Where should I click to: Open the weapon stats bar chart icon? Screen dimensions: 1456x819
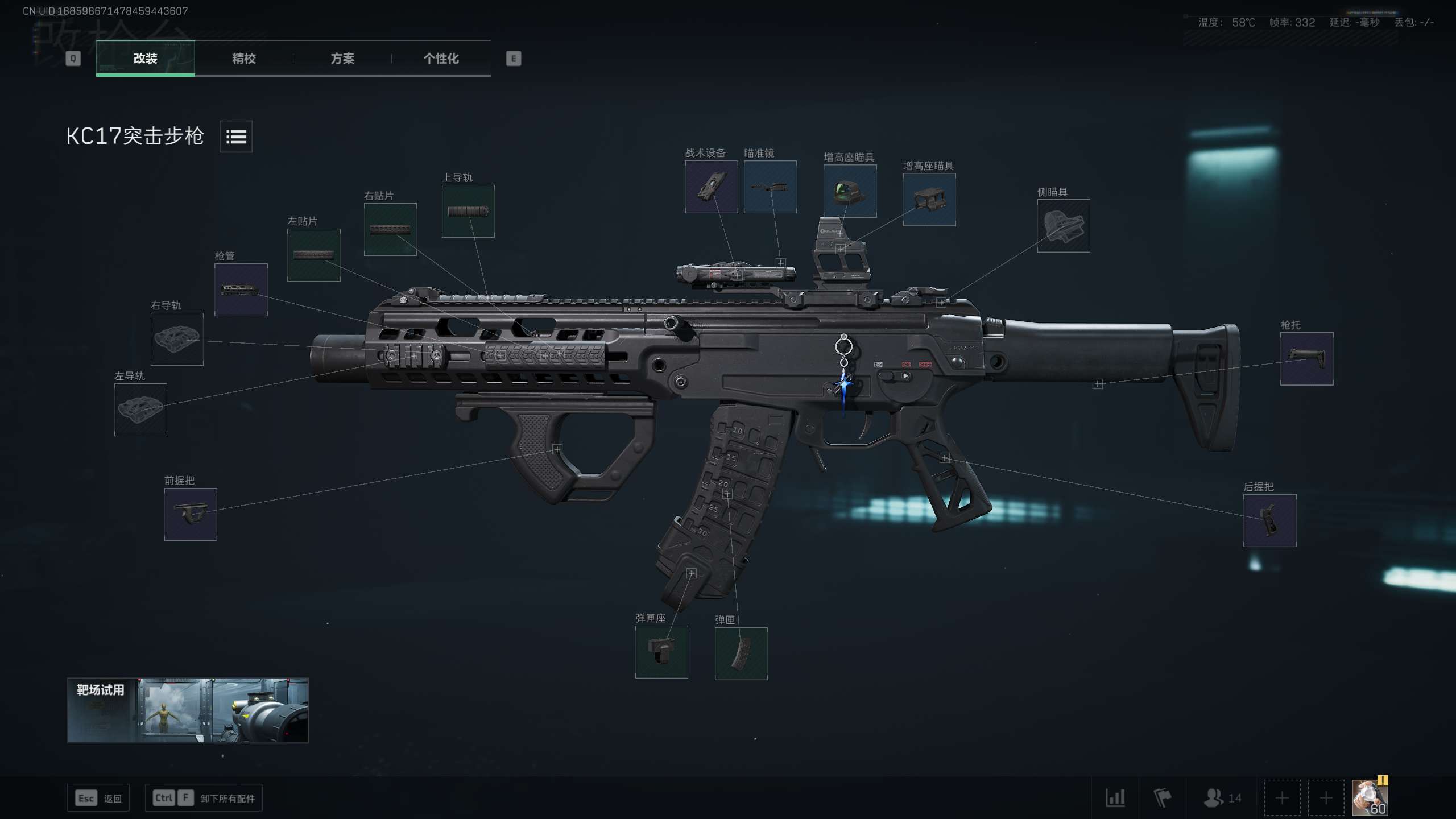coord(1115,798)
